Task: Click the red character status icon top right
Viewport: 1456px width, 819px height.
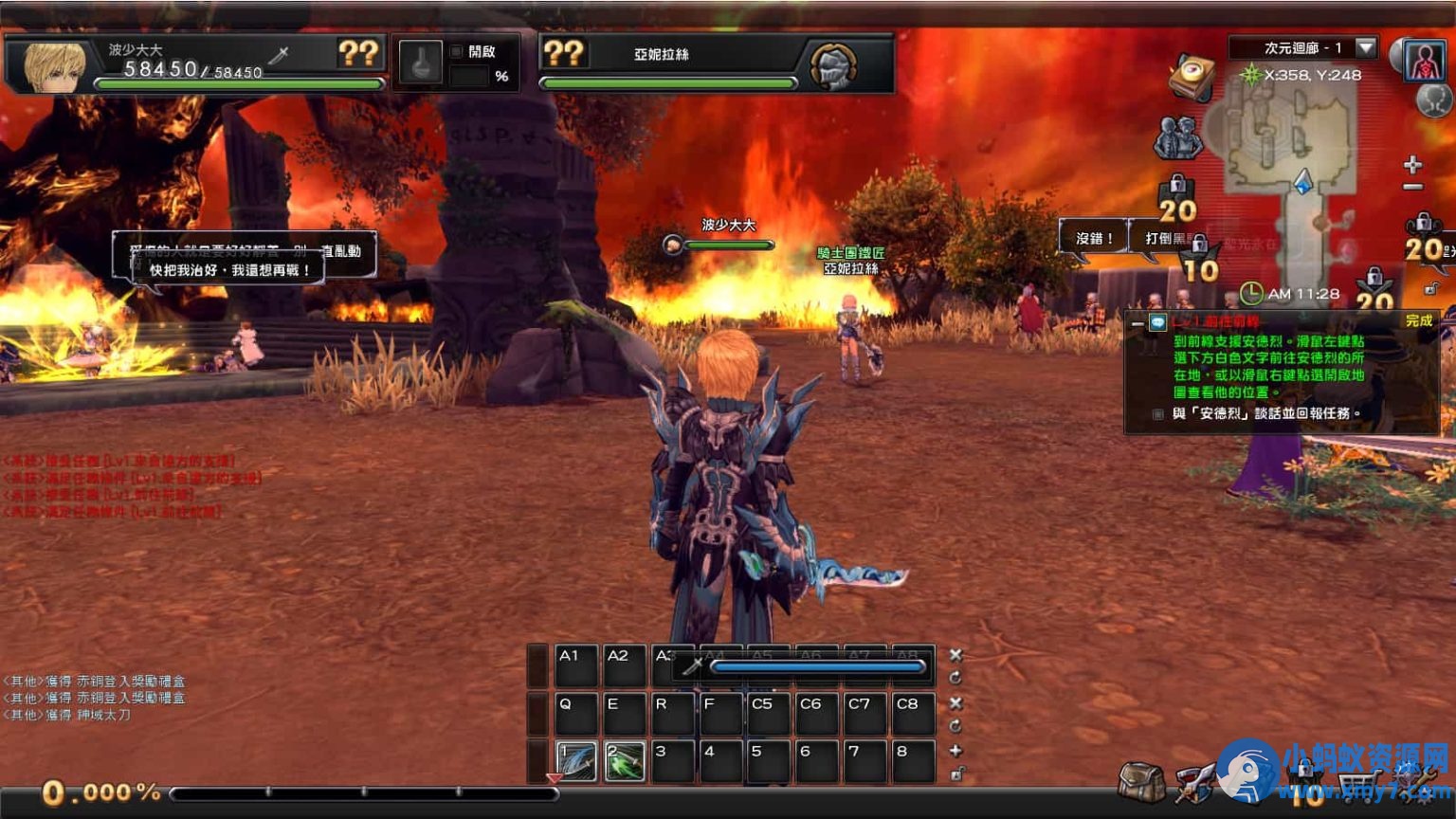Action: tap(1426, 62)
